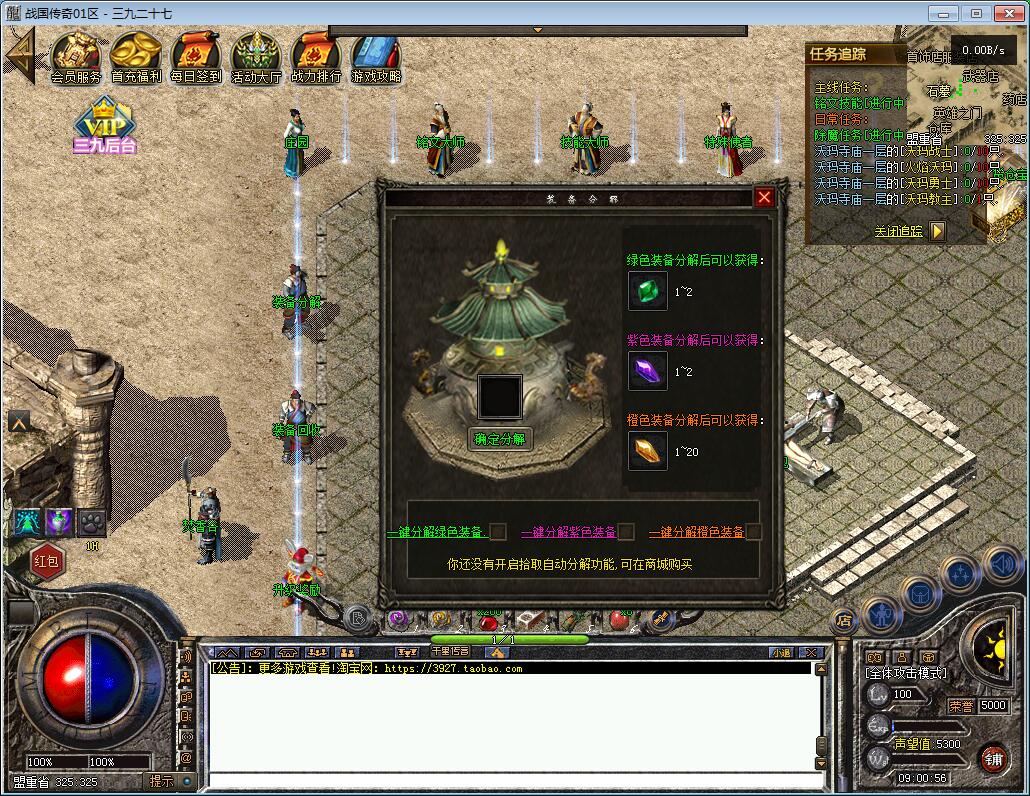The height and width of the screenshot is (796, 1030).
Task: Click the 全体攻击模式 attack mode label
Action: point(906,674)
